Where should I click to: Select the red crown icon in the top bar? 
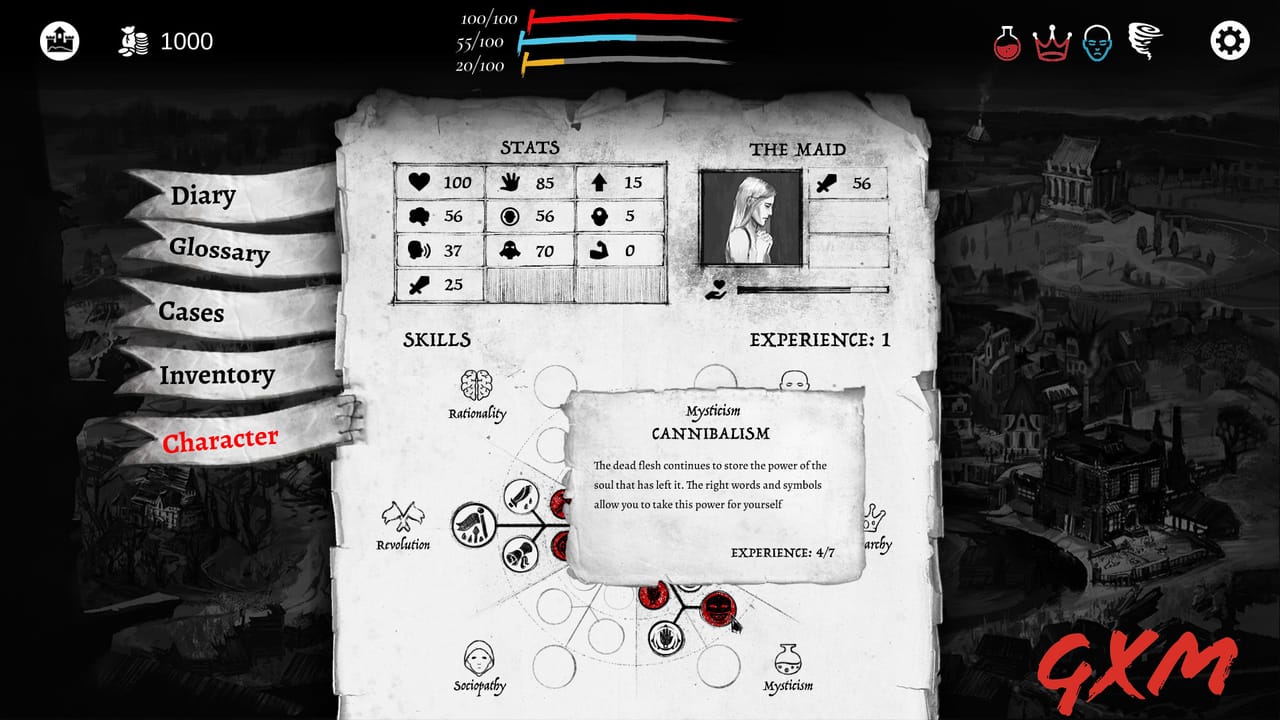point(1054,41)
